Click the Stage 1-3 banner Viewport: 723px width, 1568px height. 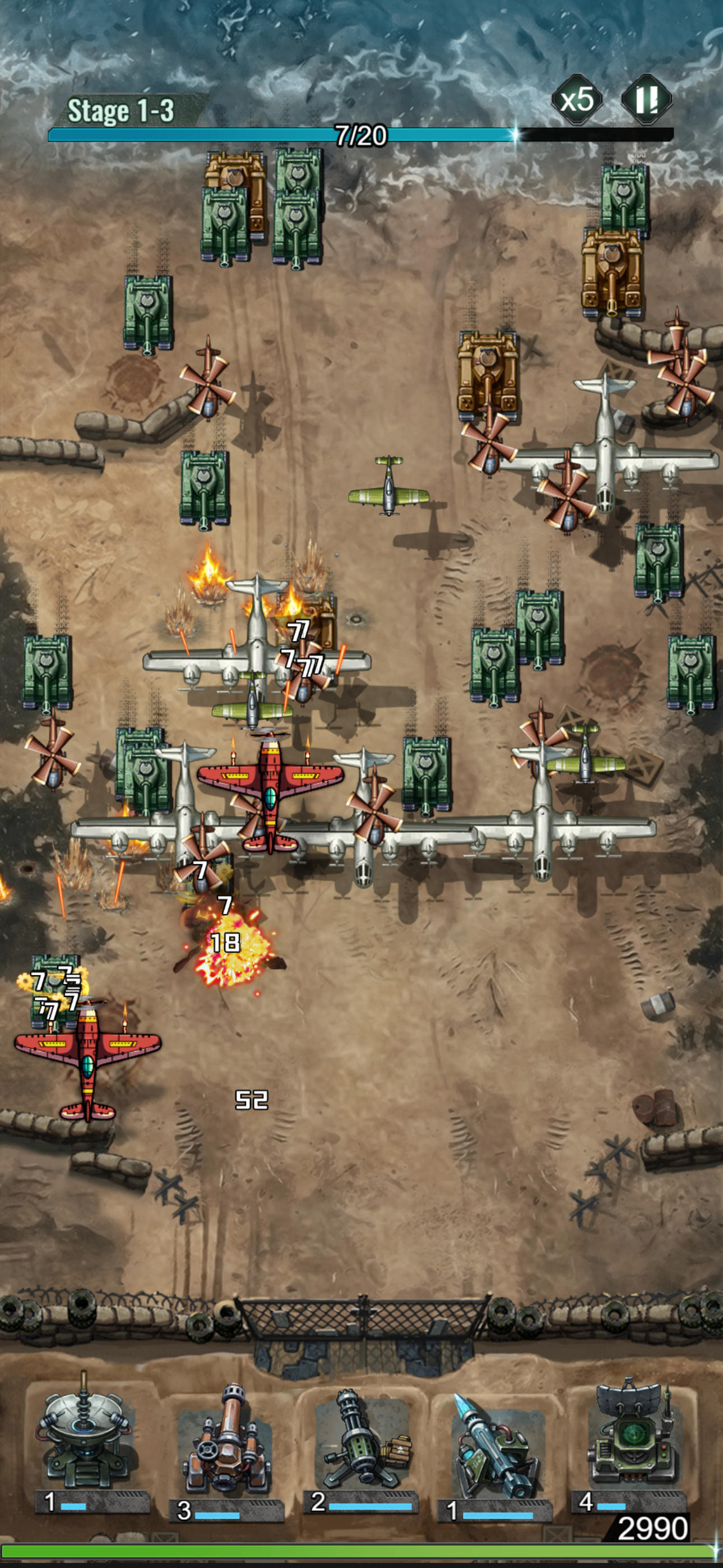[122, 109]
